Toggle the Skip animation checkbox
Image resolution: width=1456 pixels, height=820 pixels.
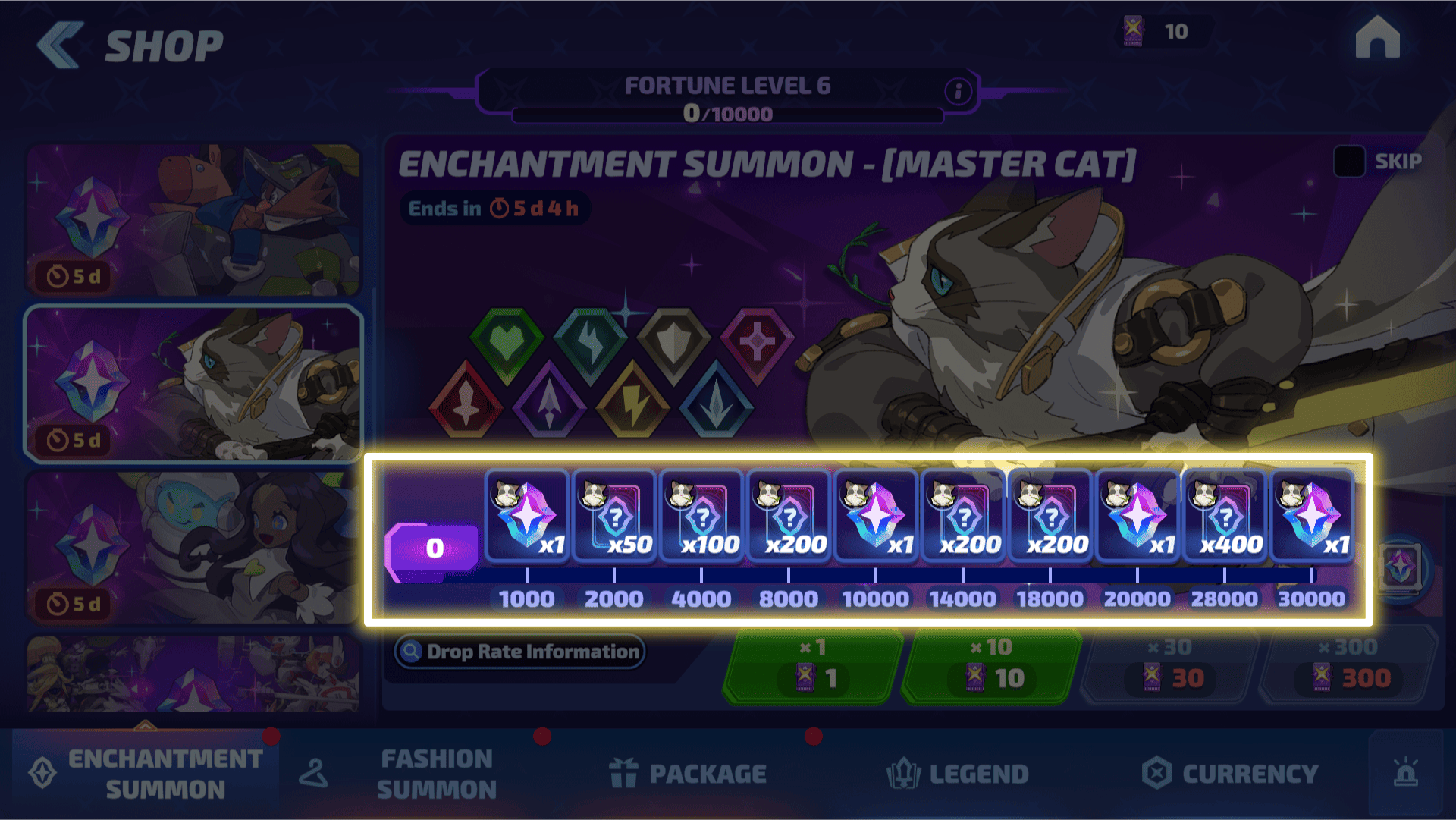coord(1349,162)
